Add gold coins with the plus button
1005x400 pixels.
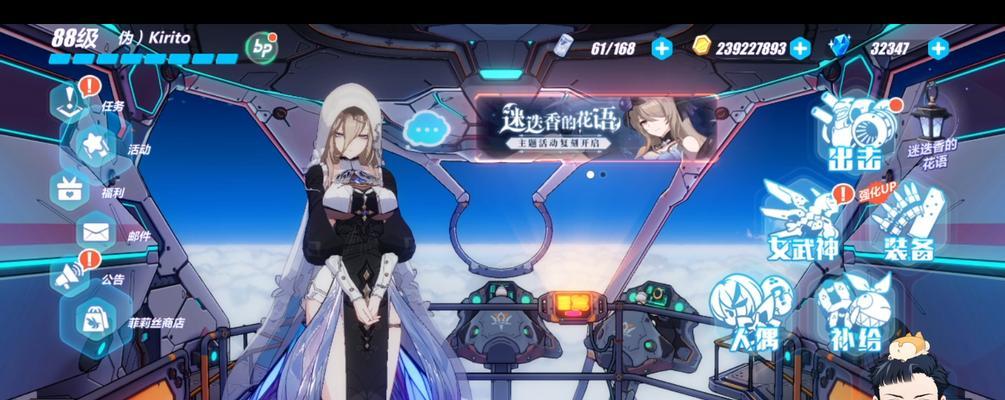(799, 47)
